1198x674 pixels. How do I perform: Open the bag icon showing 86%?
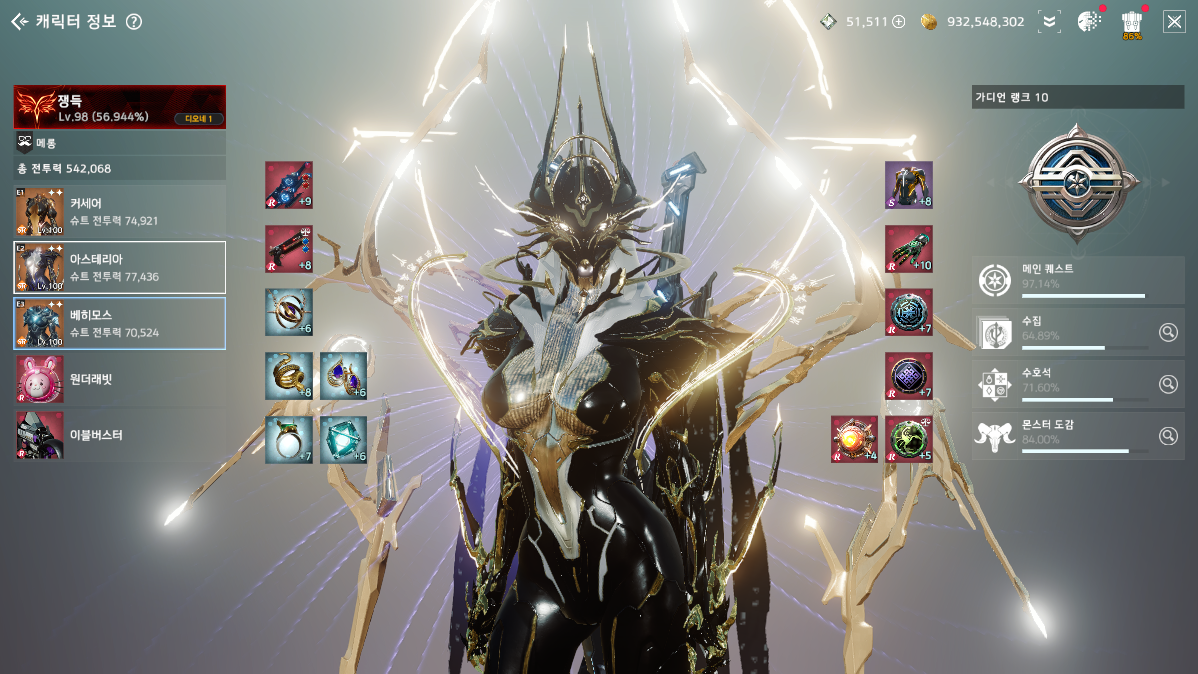tap(1132, 22)
